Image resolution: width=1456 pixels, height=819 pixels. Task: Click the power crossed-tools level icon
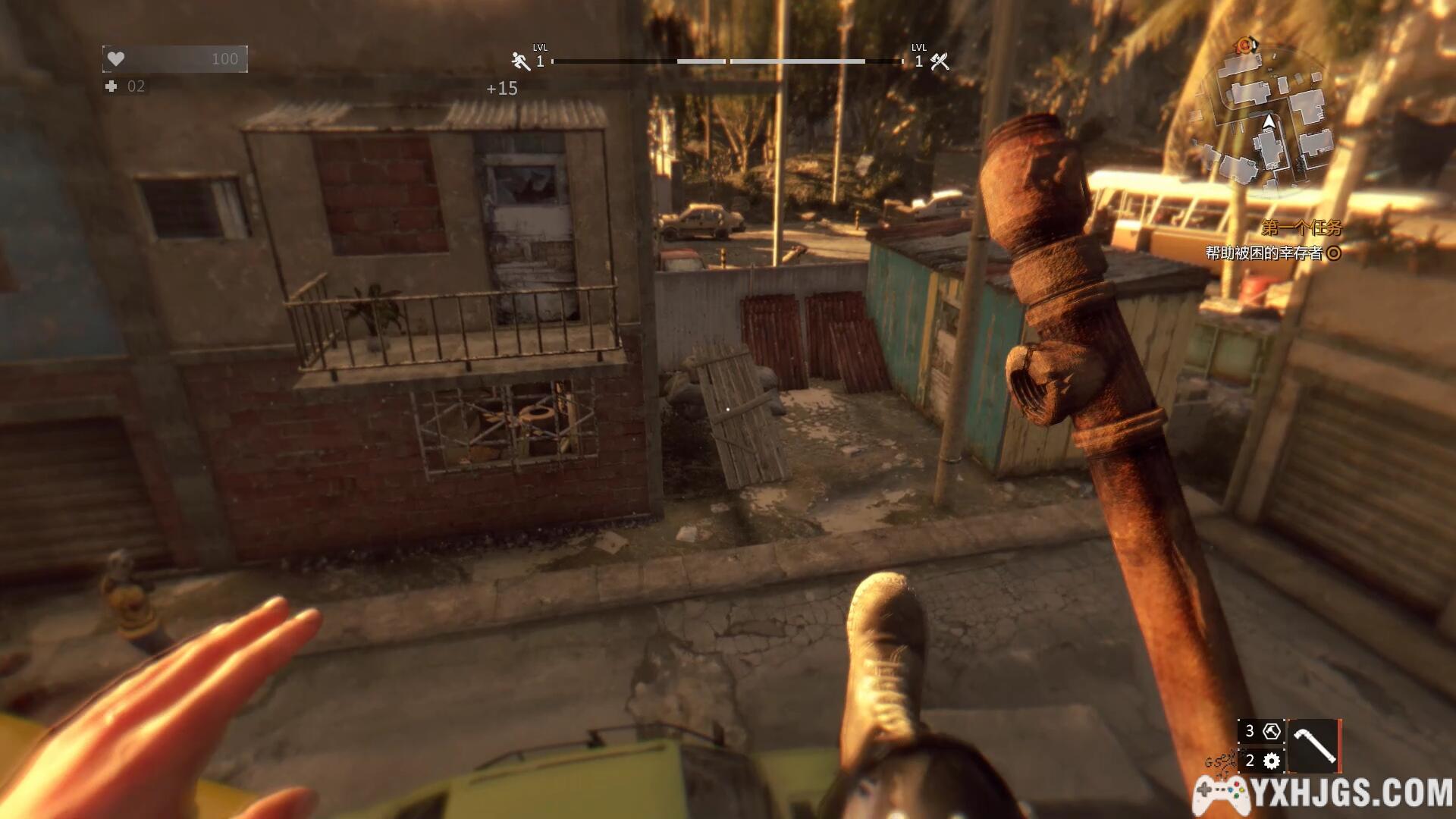pos(940,61)
